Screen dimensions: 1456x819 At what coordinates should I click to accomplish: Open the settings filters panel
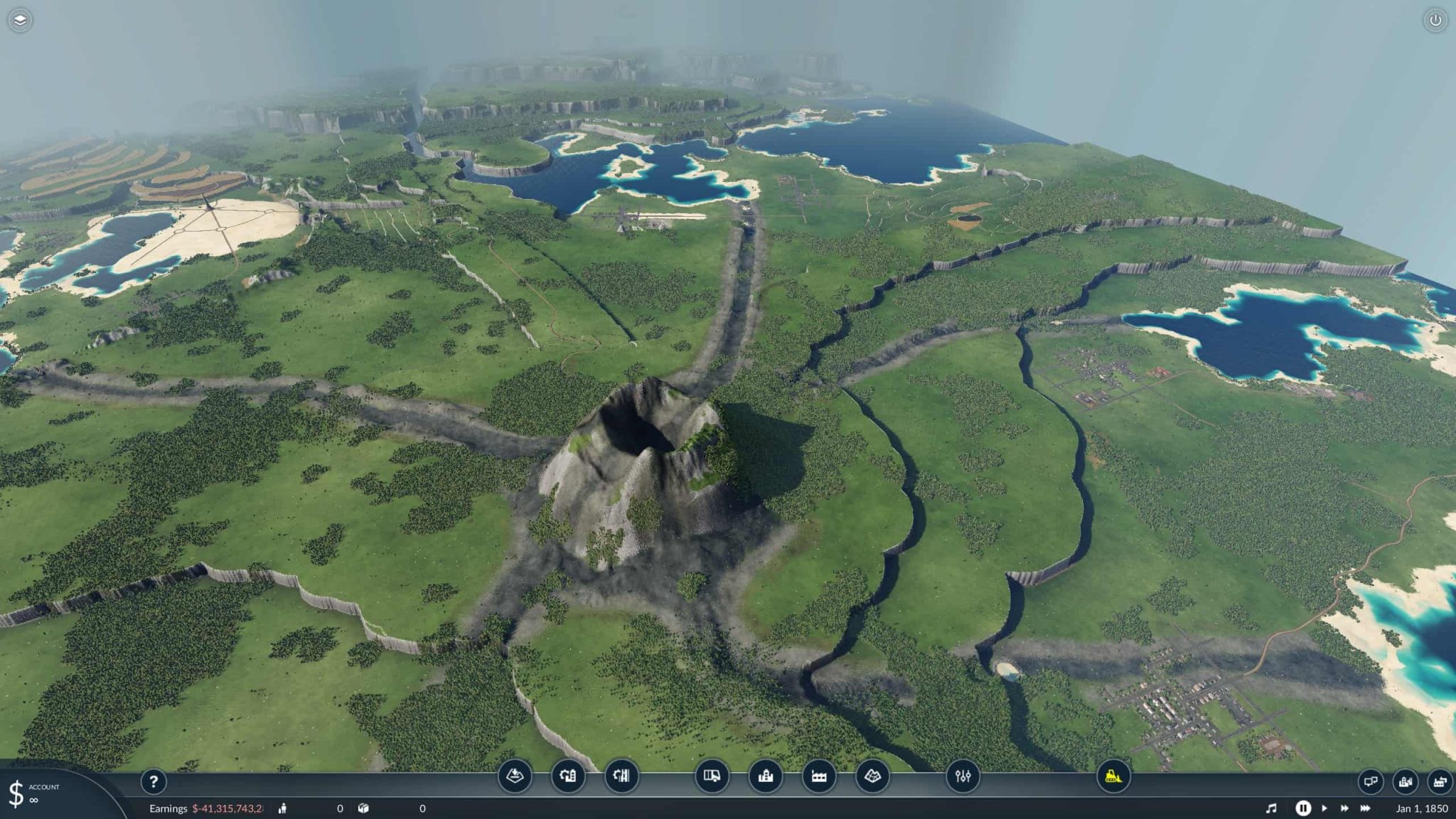[x=964, y=778]
